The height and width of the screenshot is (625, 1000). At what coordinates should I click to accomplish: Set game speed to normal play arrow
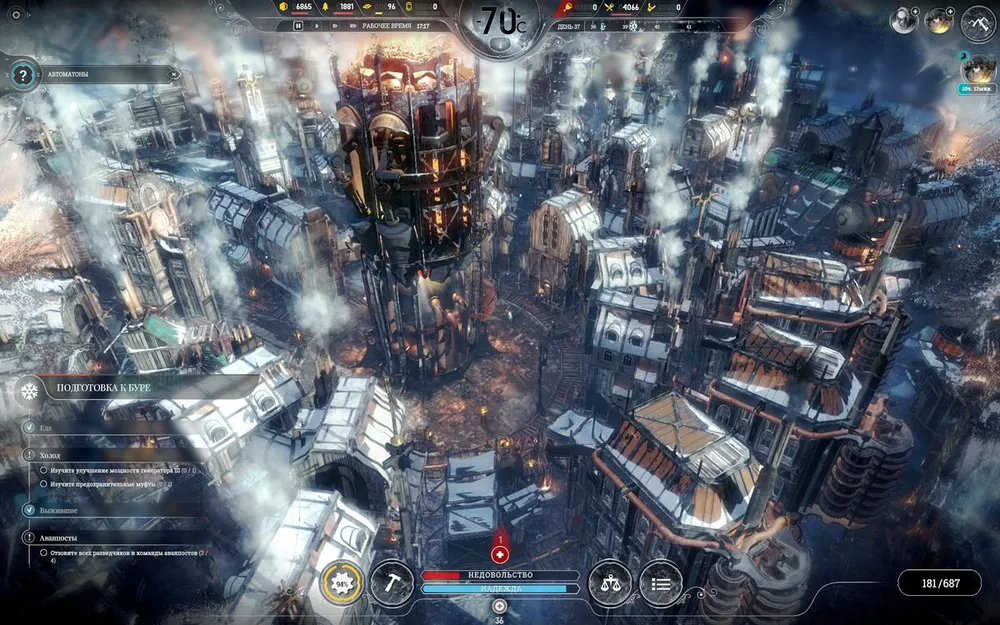(x=318, y=26)
